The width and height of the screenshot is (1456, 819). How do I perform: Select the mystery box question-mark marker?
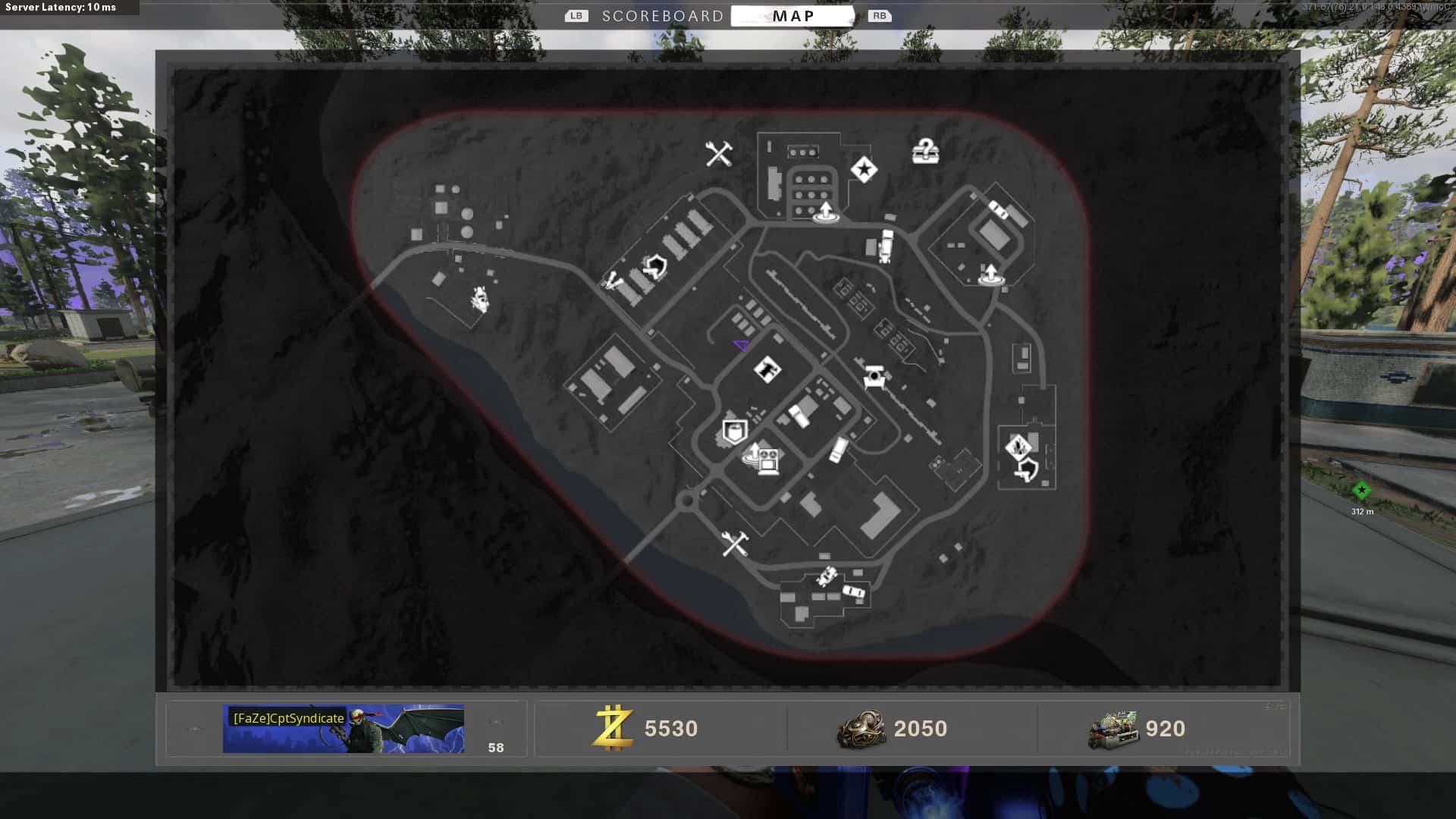pyautogui.click(x=925, y=152)
